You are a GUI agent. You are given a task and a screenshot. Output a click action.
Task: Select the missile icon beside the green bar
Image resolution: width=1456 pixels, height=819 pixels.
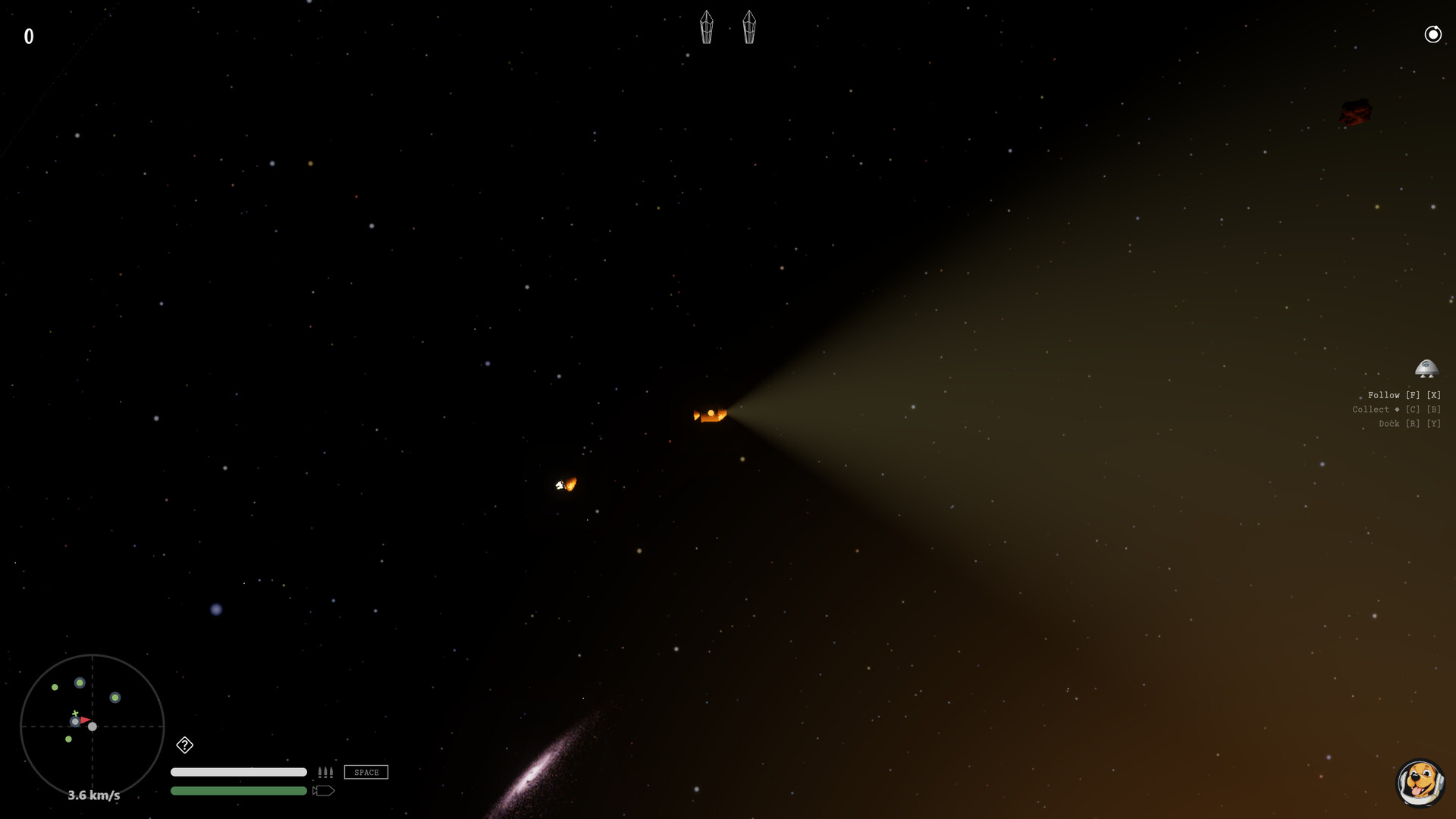coord(325,790)
